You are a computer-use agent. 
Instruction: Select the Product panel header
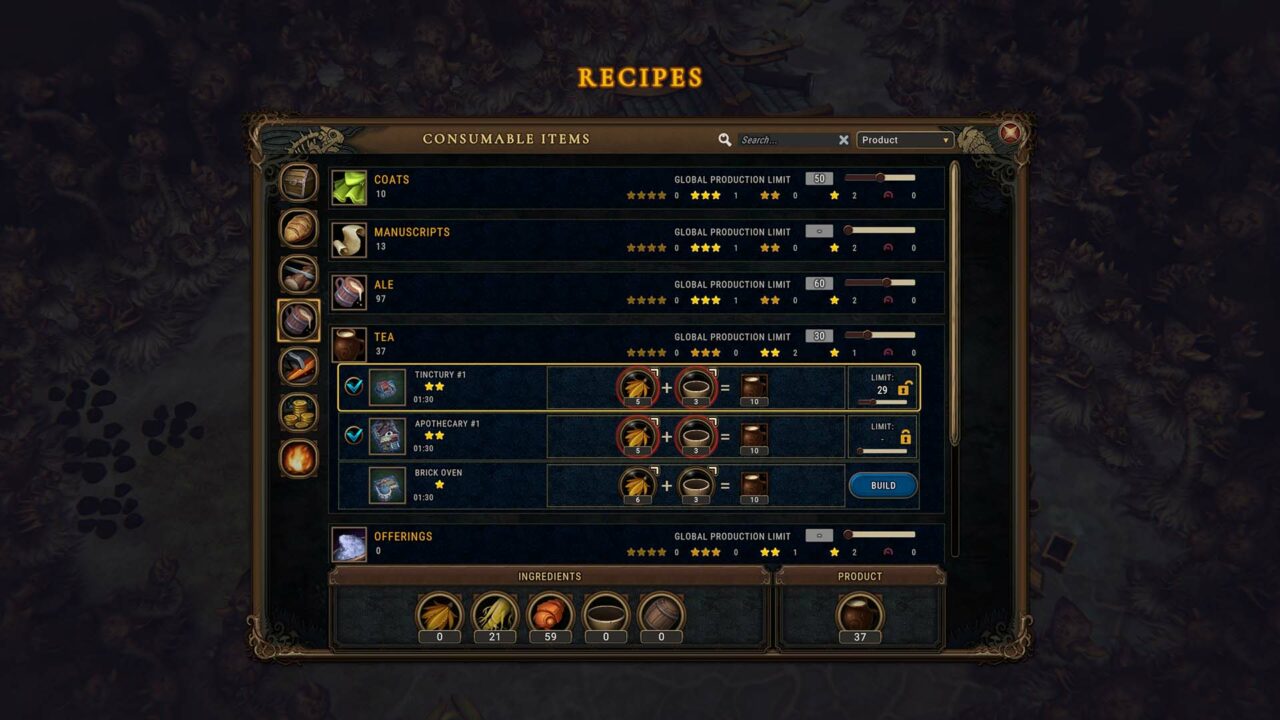pos(858,576)
